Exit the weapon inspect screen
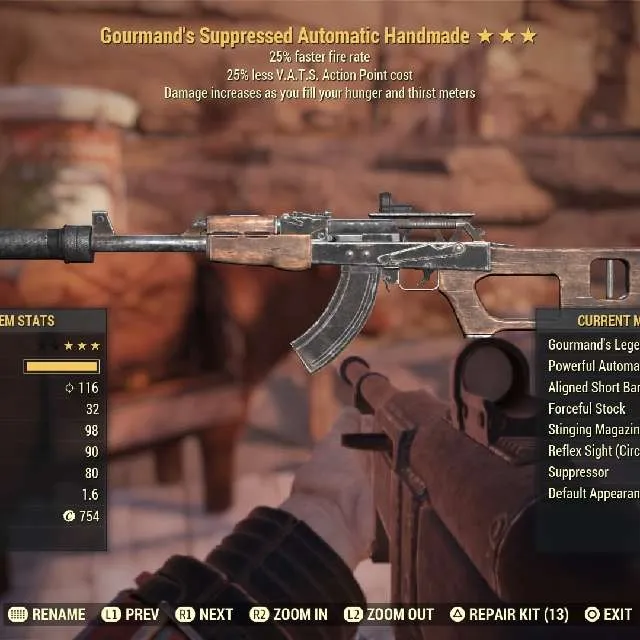 [x=608, y=614]
